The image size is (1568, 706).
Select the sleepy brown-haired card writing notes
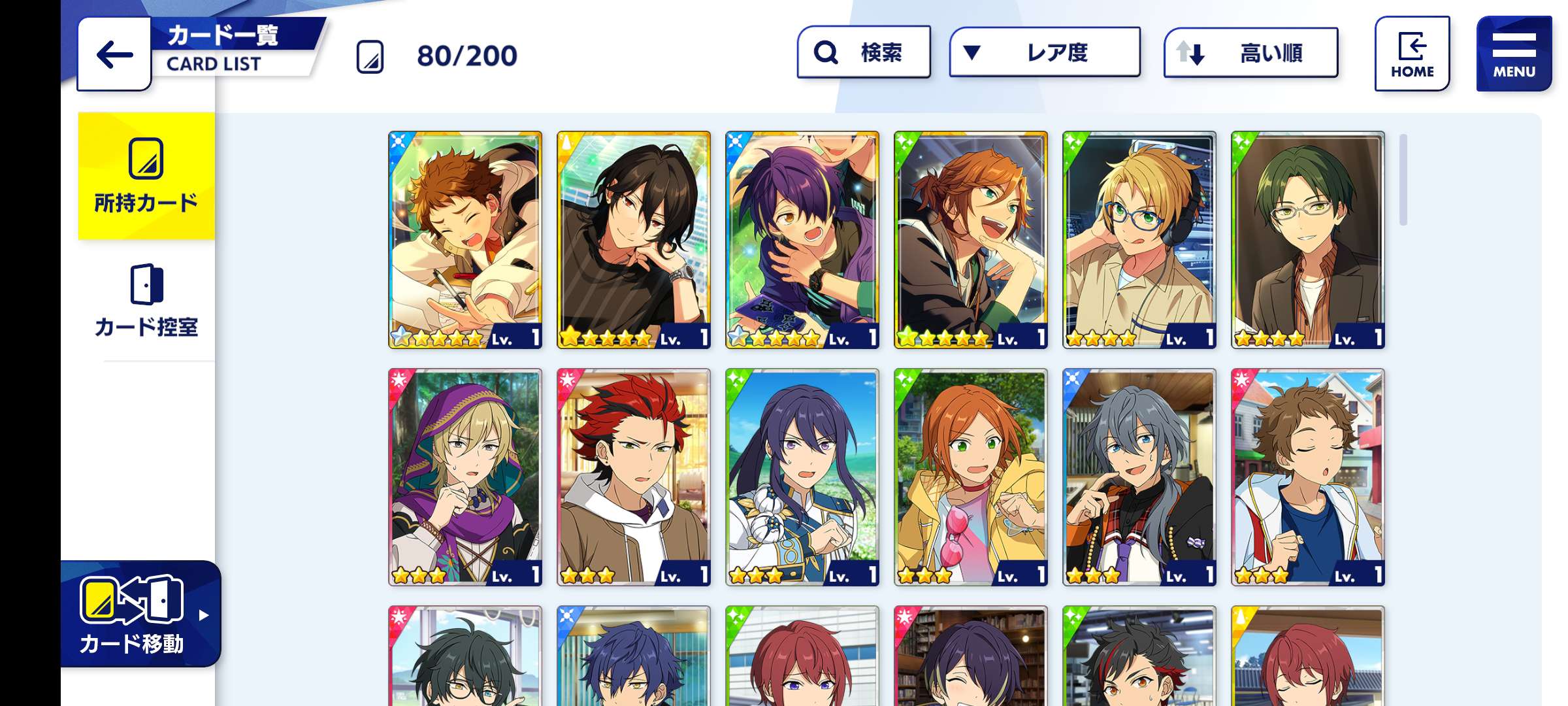[x=465, y=240]
